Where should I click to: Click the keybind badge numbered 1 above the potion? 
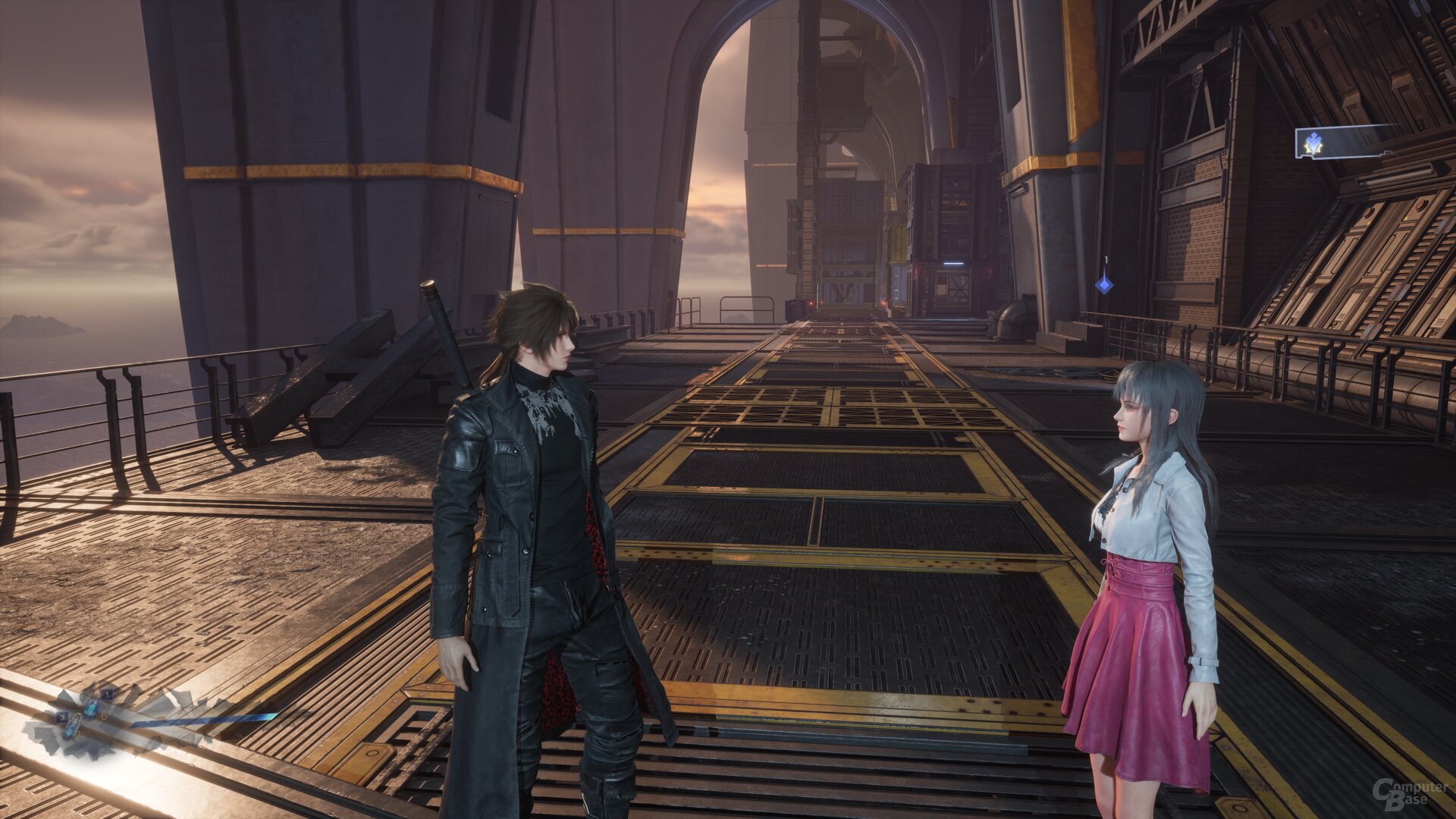click(x=108, y=695)
